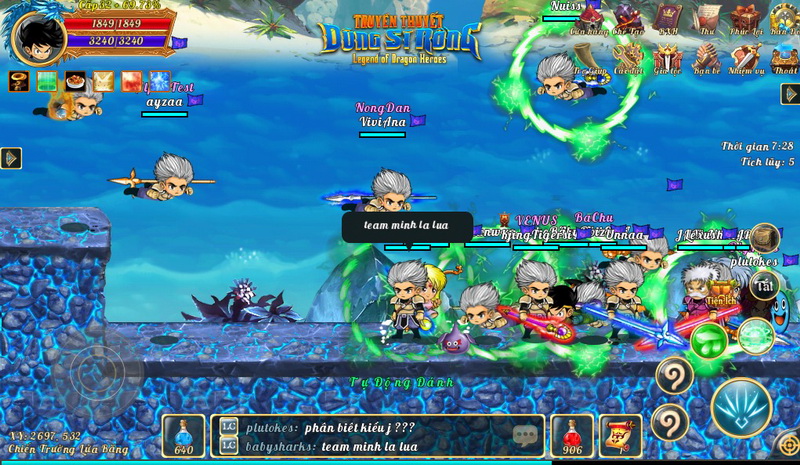Open the player portrait profile
The height and width of the screenshot is (465, 800).
[x=38, y=36]
